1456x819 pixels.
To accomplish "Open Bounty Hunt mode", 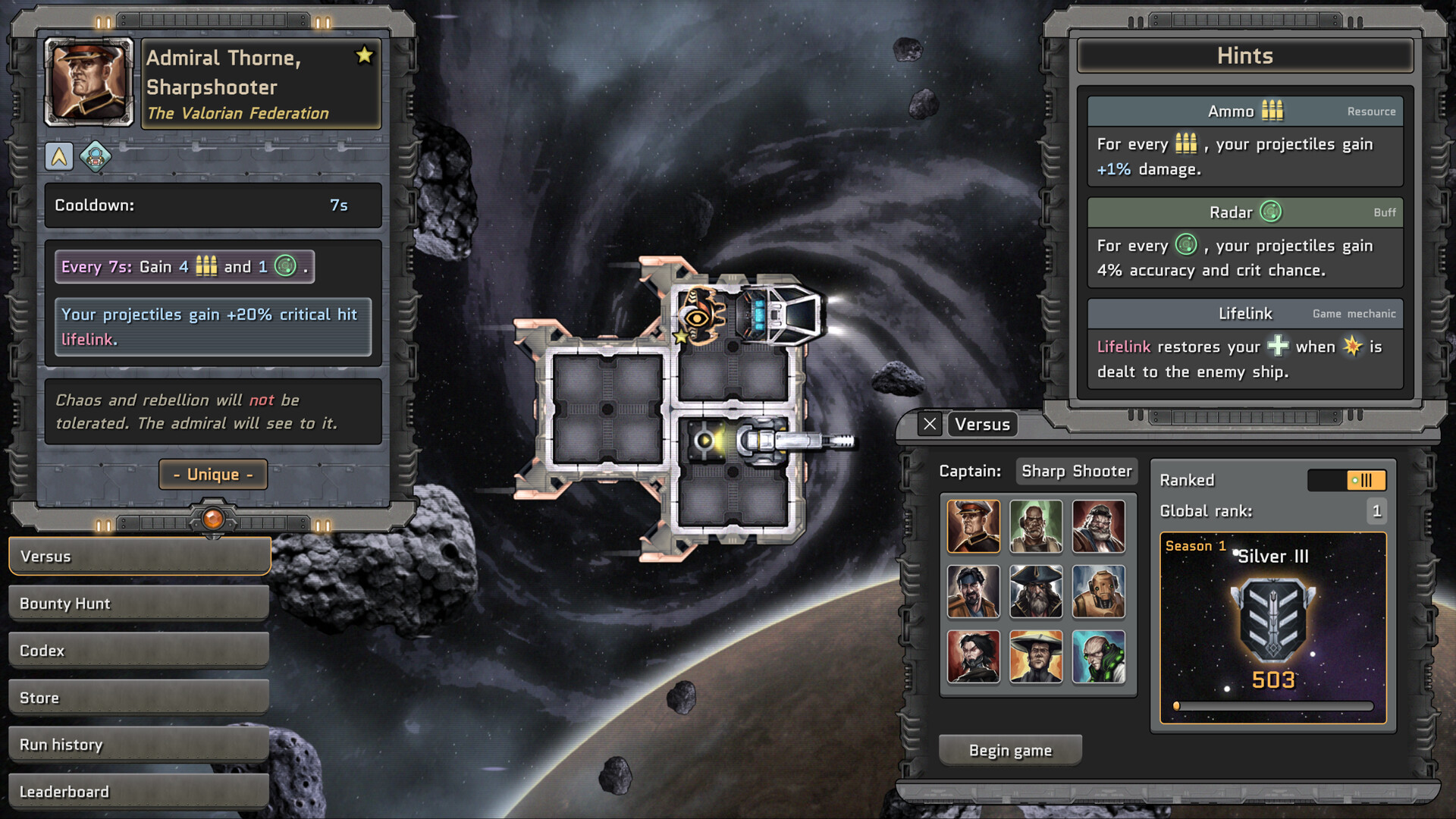I will (140, 604).
